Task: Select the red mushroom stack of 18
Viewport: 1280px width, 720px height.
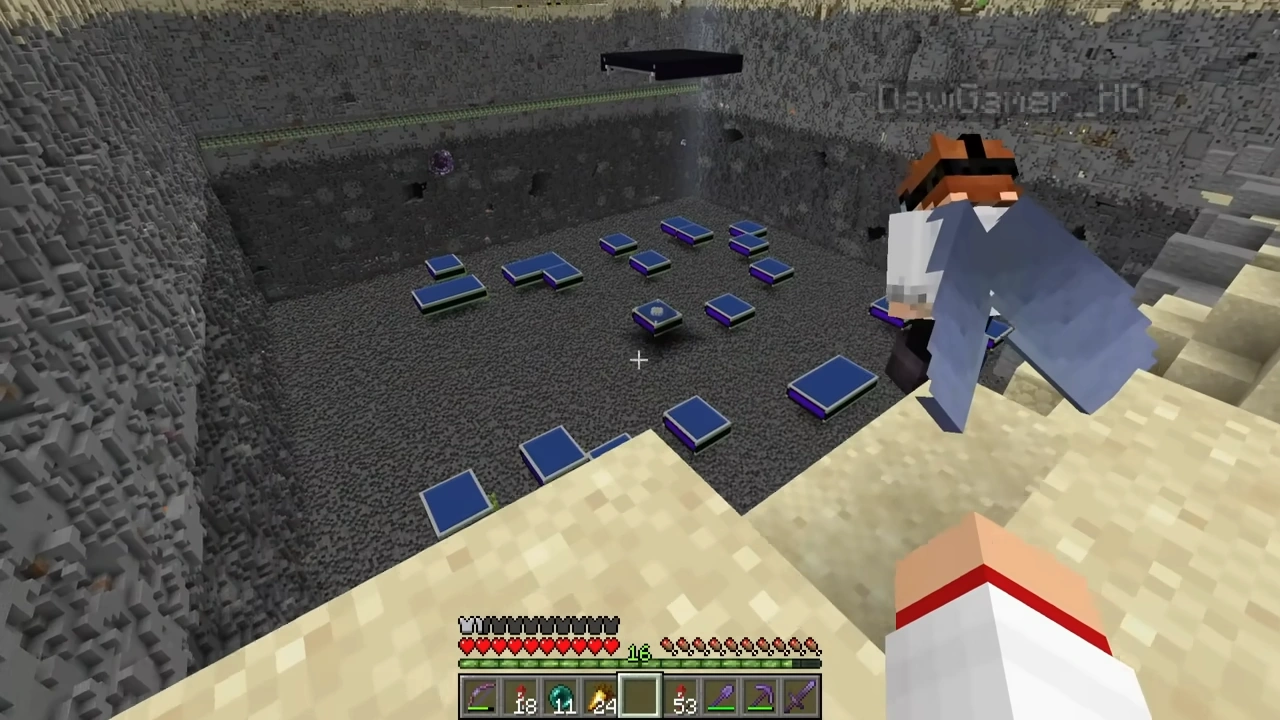Action: 523,695
